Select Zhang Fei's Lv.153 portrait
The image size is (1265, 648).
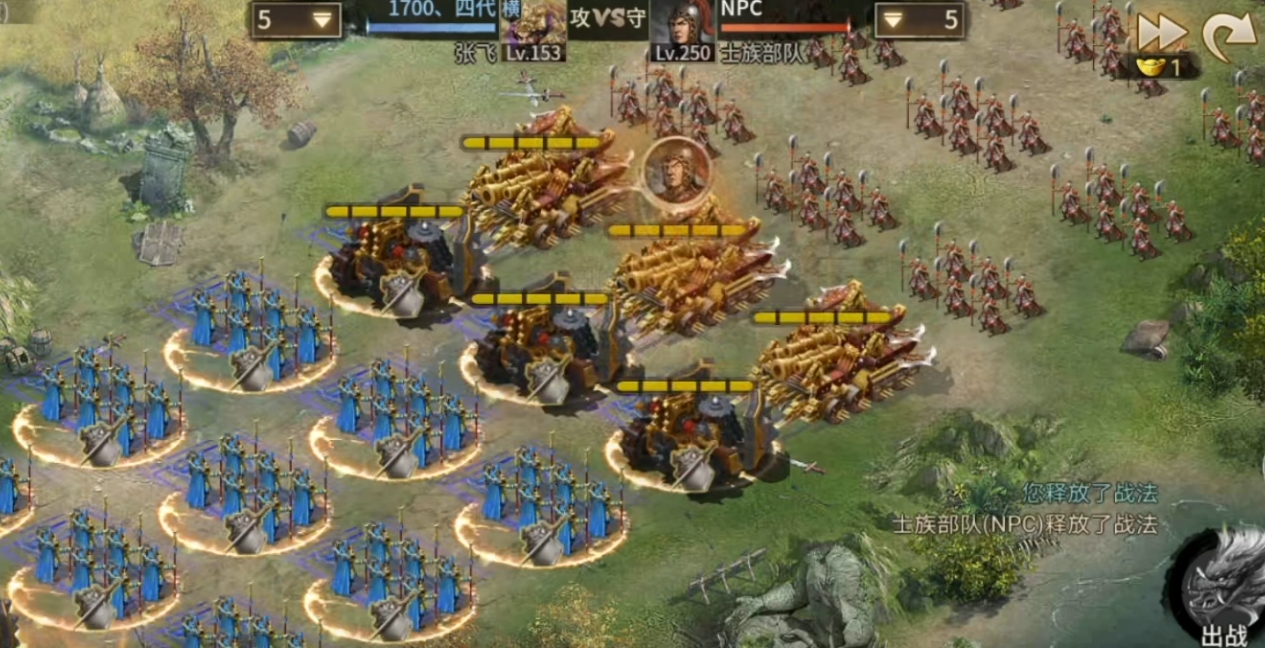(533, 30)
